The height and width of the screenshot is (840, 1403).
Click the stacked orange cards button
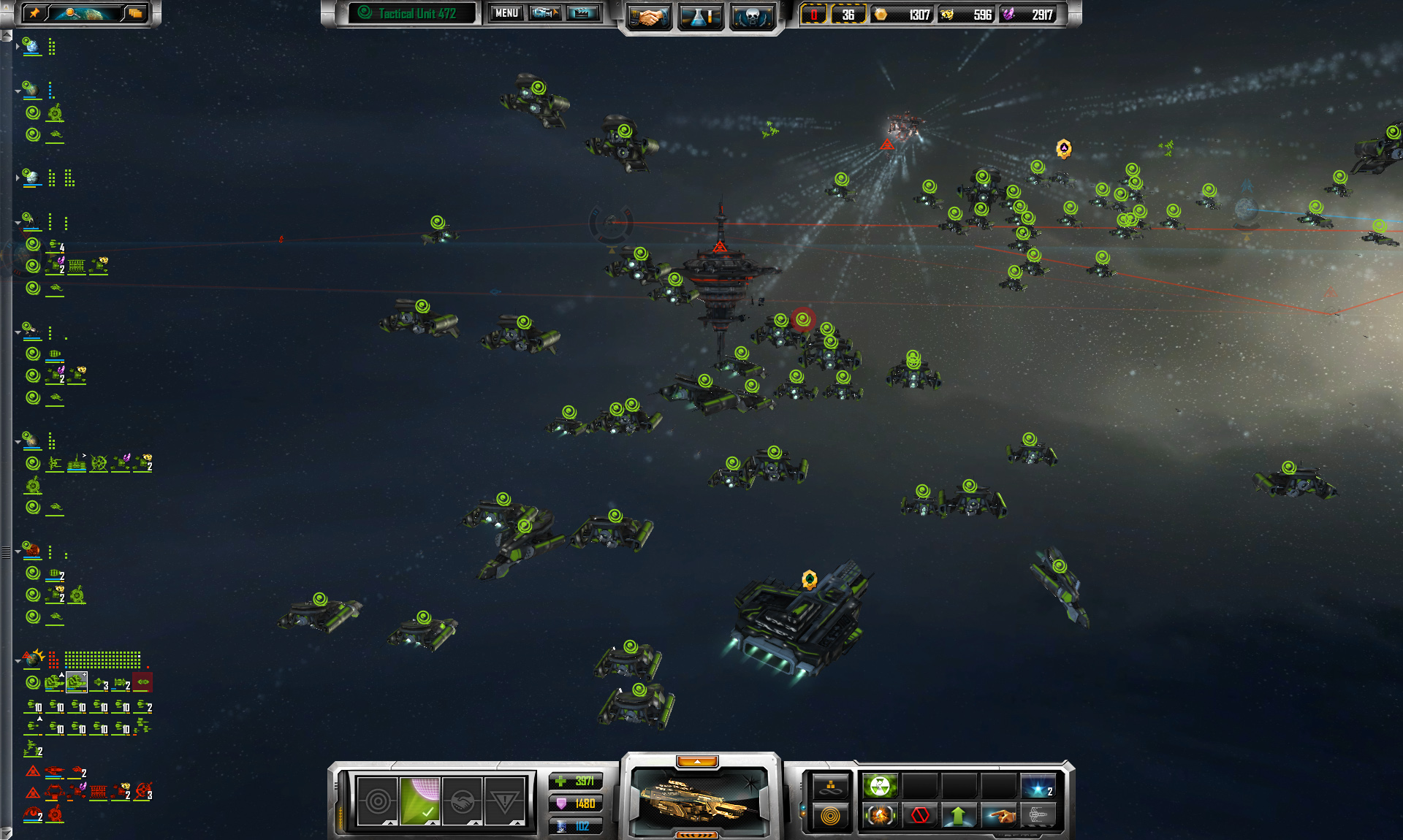pyautogui.click(x=135, y=13)
